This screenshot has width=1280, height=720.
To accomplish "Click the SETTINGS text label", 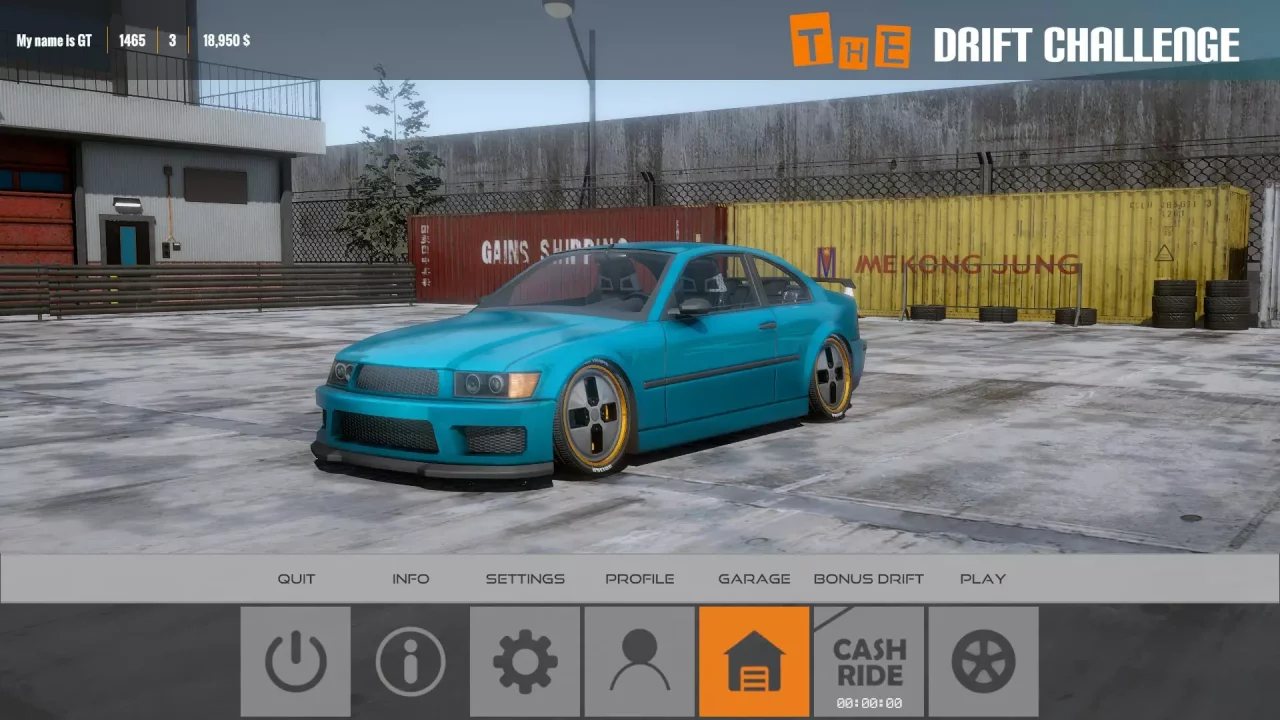I will [x=525, y=578].
